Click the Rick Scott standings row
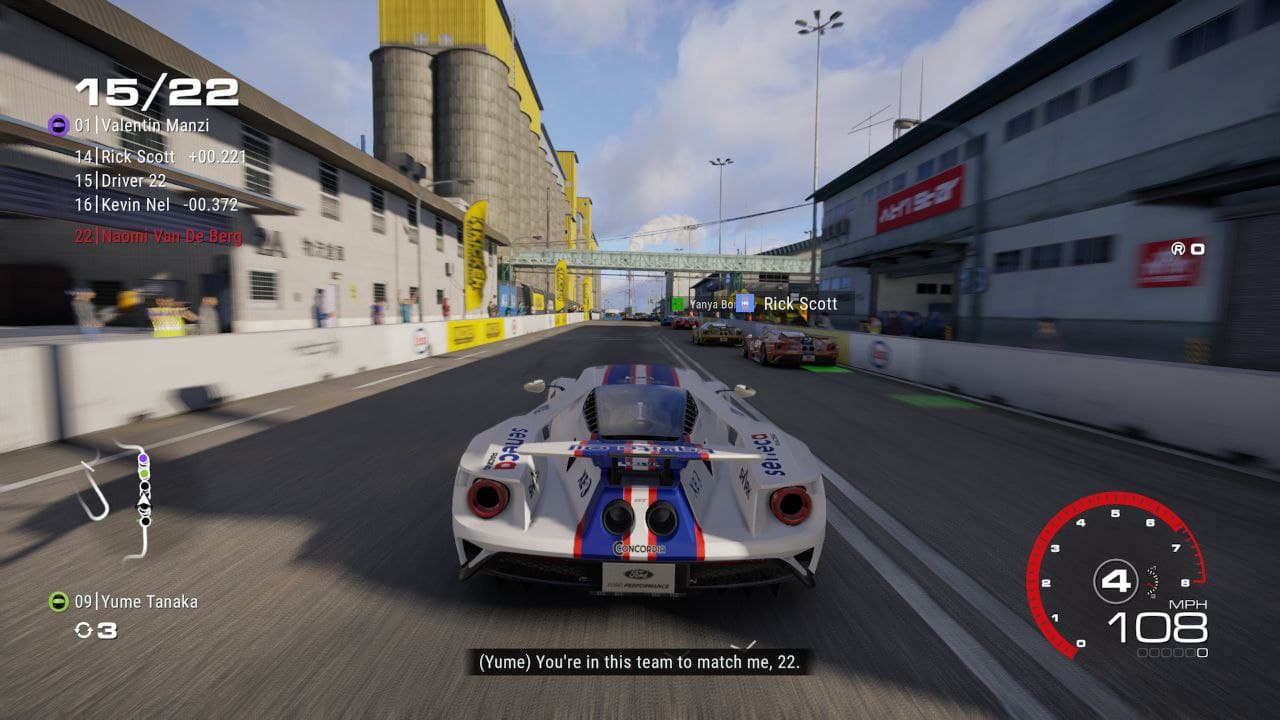 point(160,157)
